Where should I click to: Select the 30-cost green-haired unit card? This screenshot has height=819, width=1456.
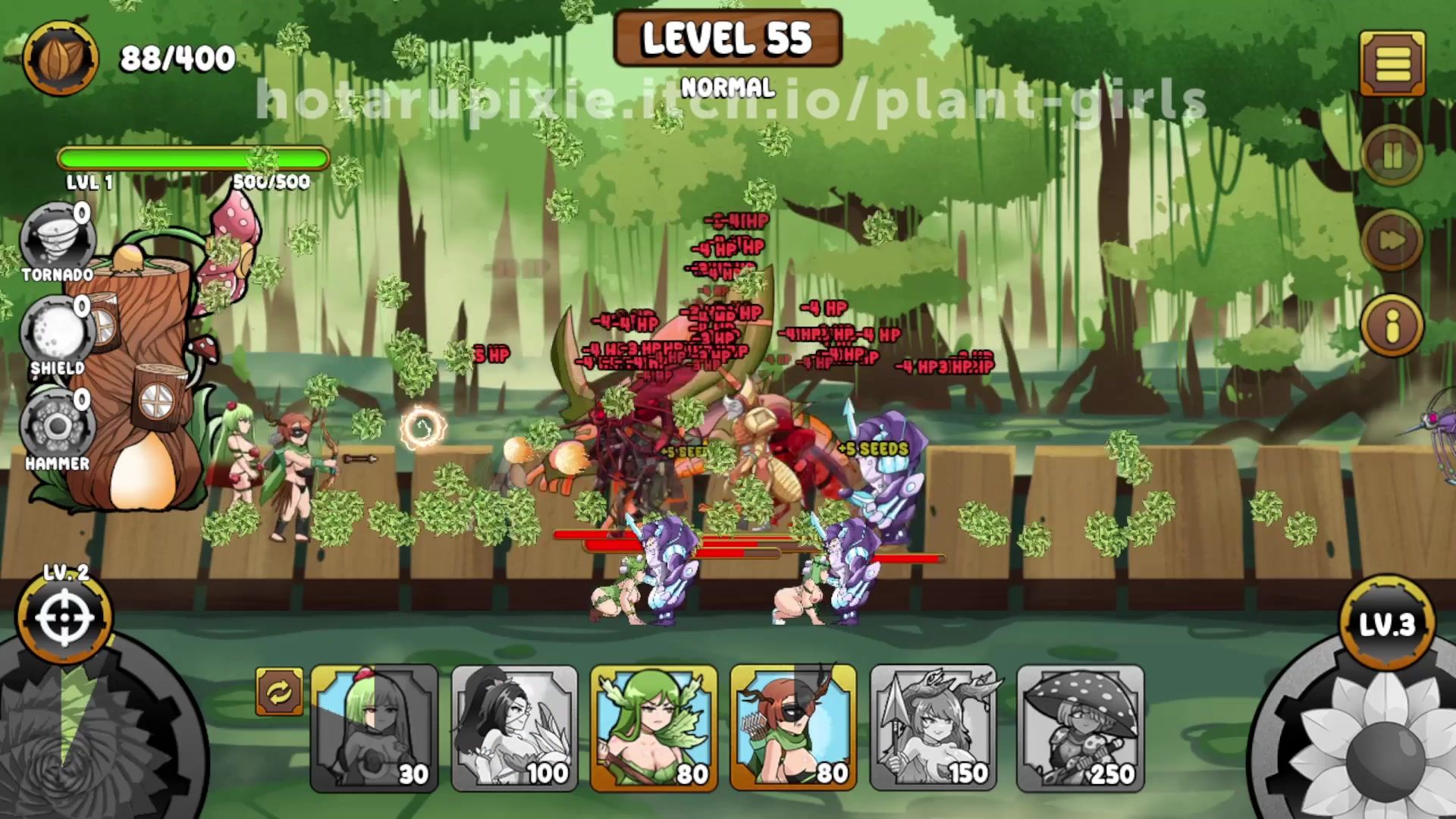[374, 728]
